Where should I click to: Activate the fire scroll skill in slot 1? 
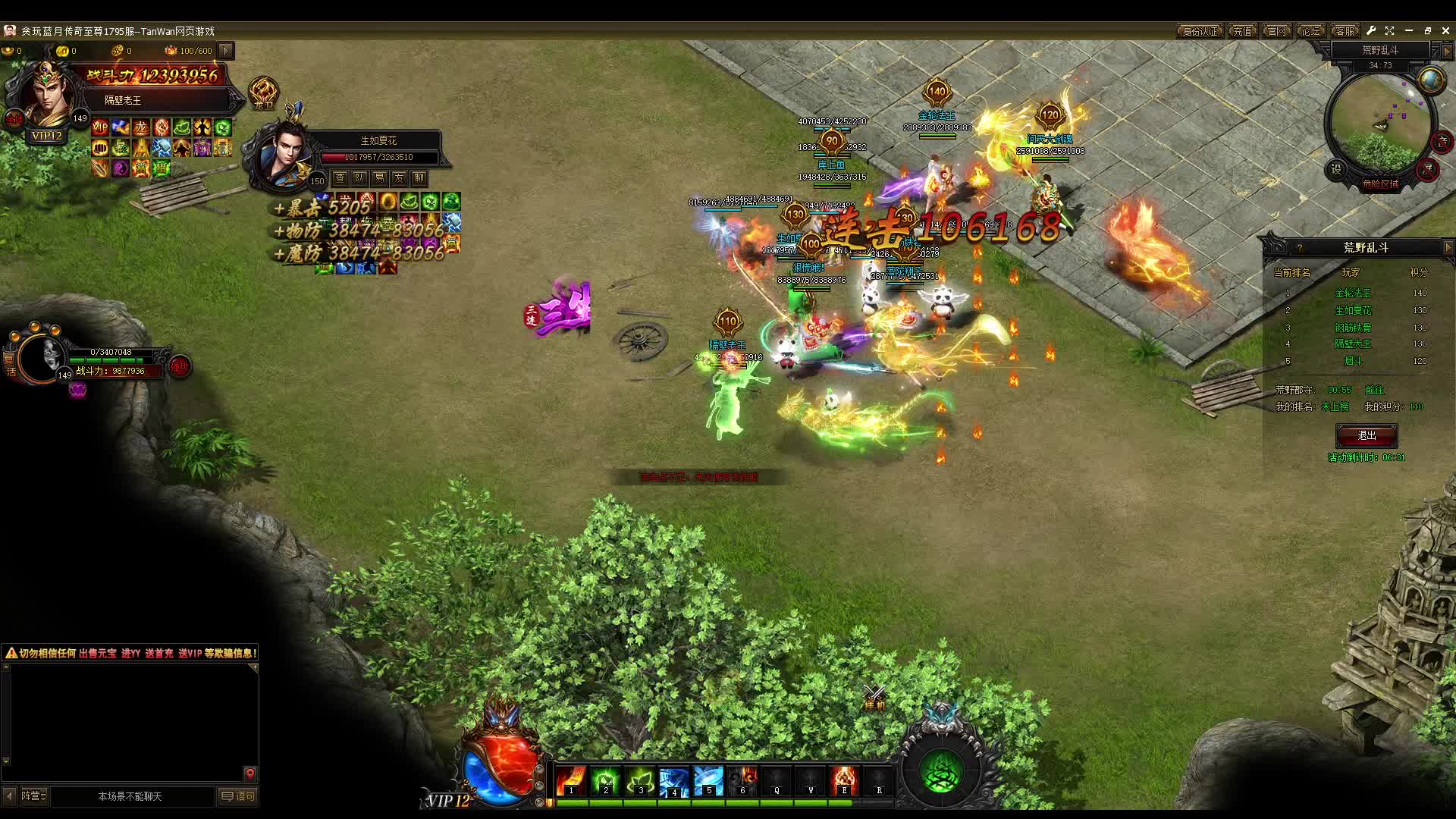coord(571,780)
